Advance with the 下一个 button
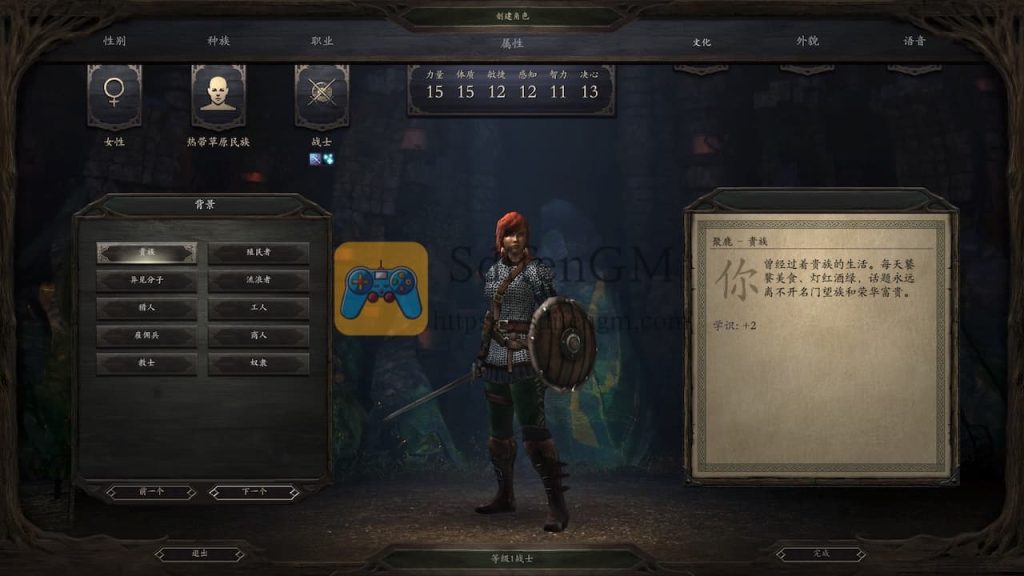Viewport: 1024px width, 576px height. pos(254,492)
